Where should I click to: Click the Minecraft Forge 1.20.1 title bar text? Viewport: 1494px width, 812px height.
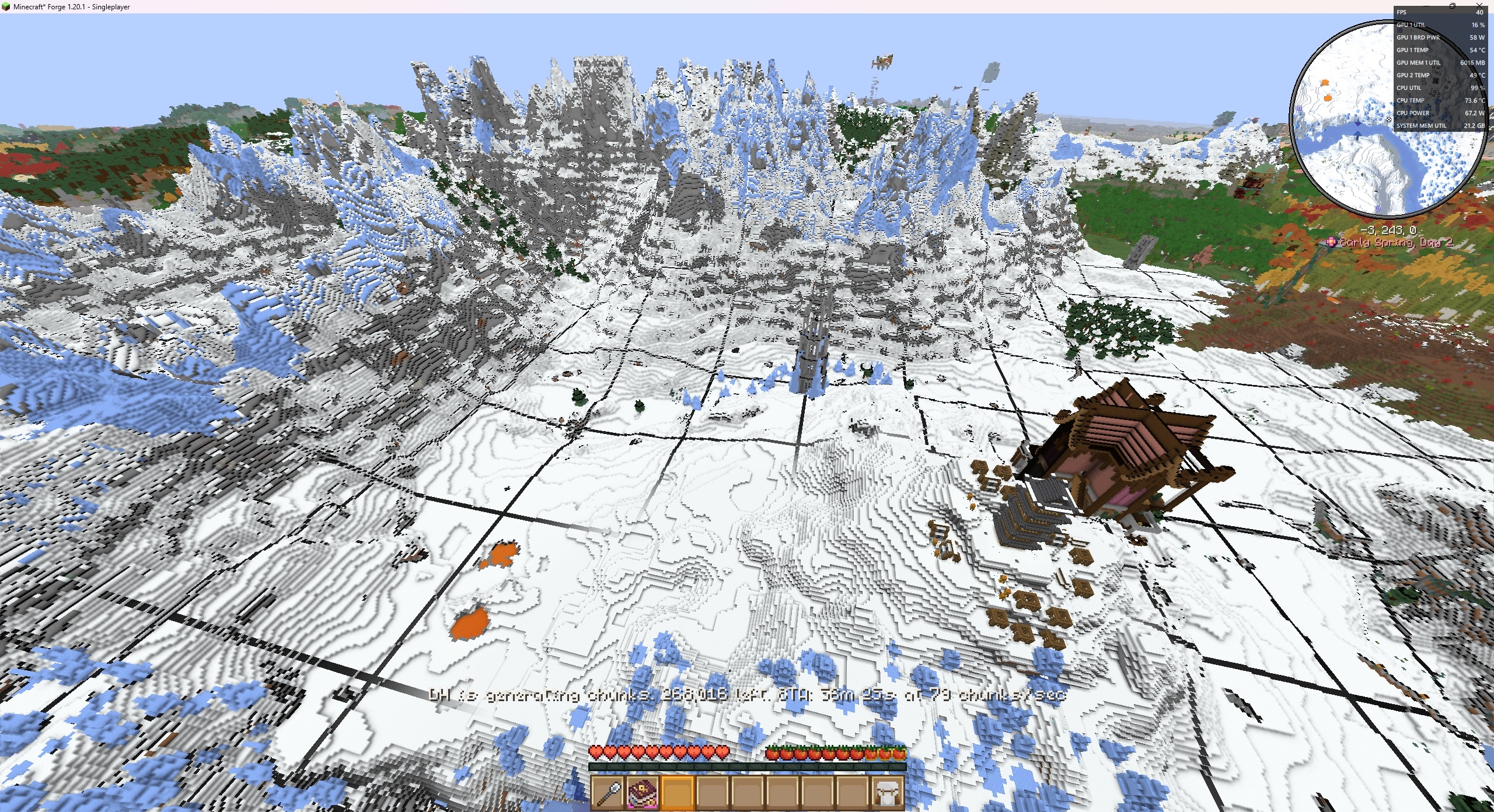click(70, 7)
